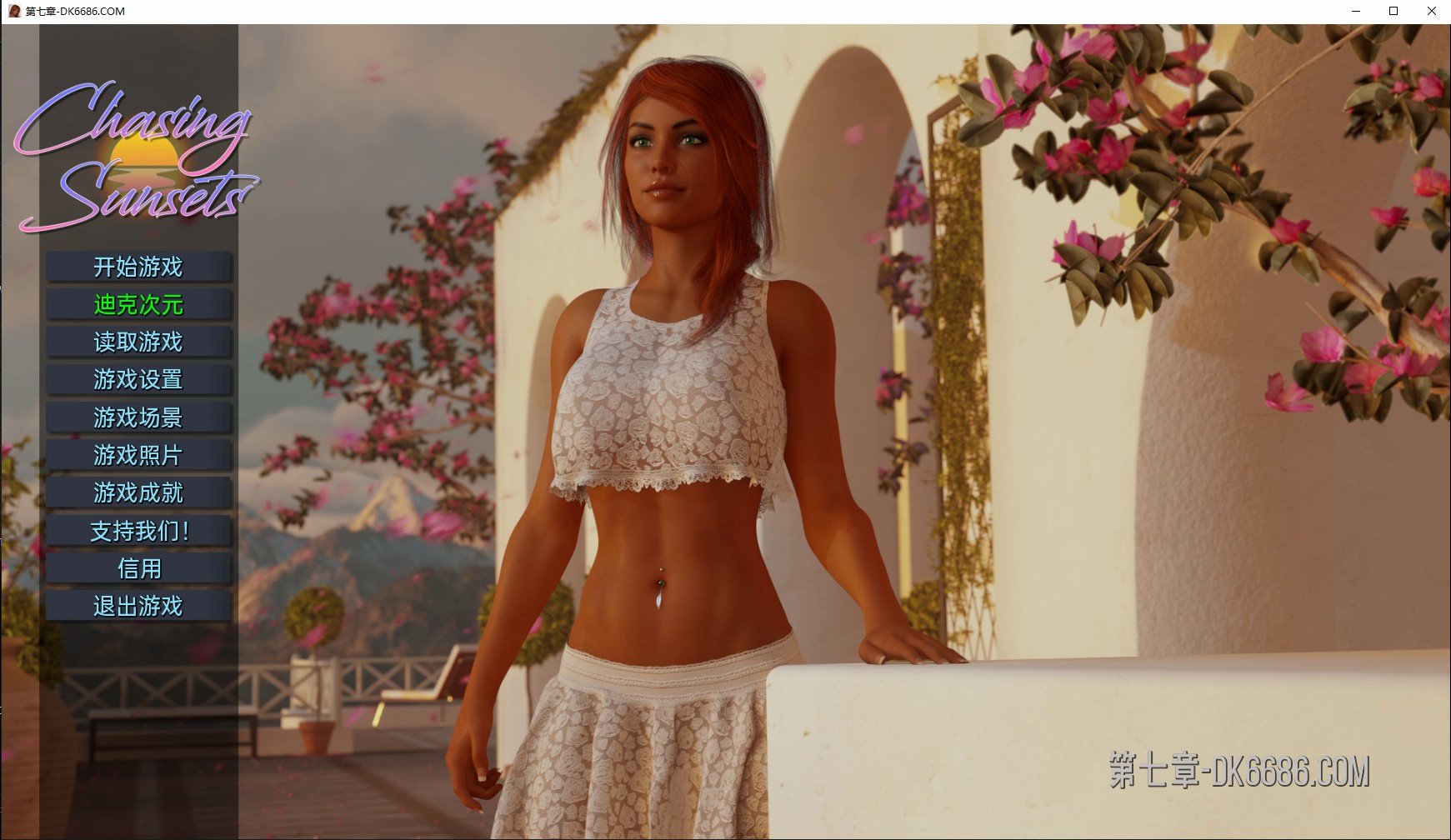View achievements via 游戏成就

click(x=138, y=492)
